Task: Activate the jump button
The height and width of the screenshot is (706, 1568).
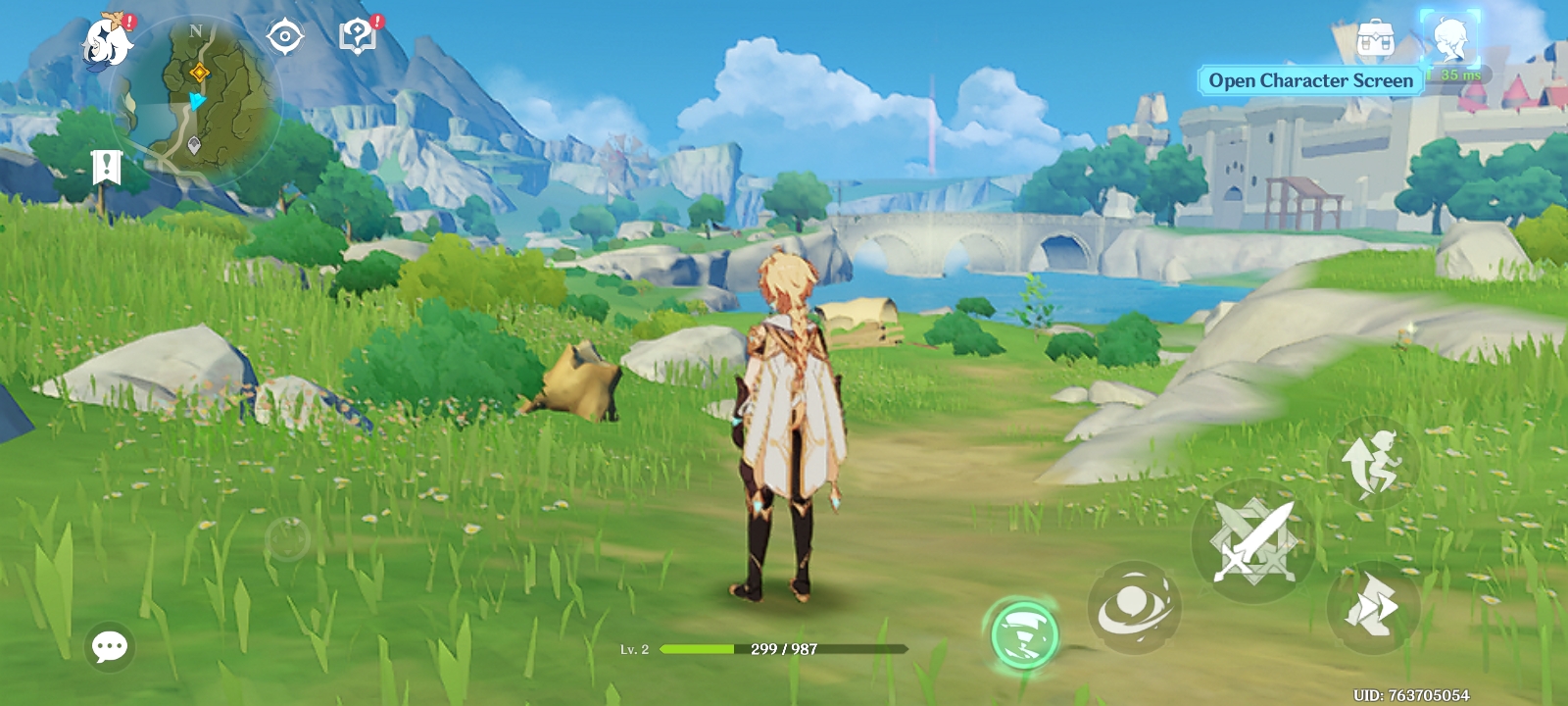Action: click(x=1375, y=463)
